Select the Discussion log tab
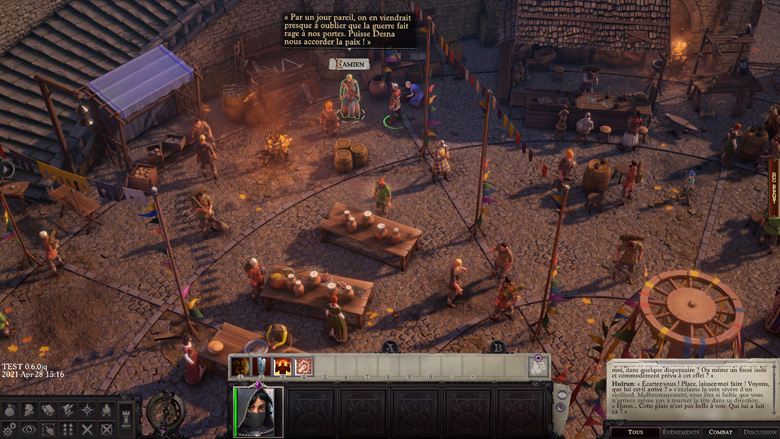Screen dimensions: 780x439 coord(760,432)
